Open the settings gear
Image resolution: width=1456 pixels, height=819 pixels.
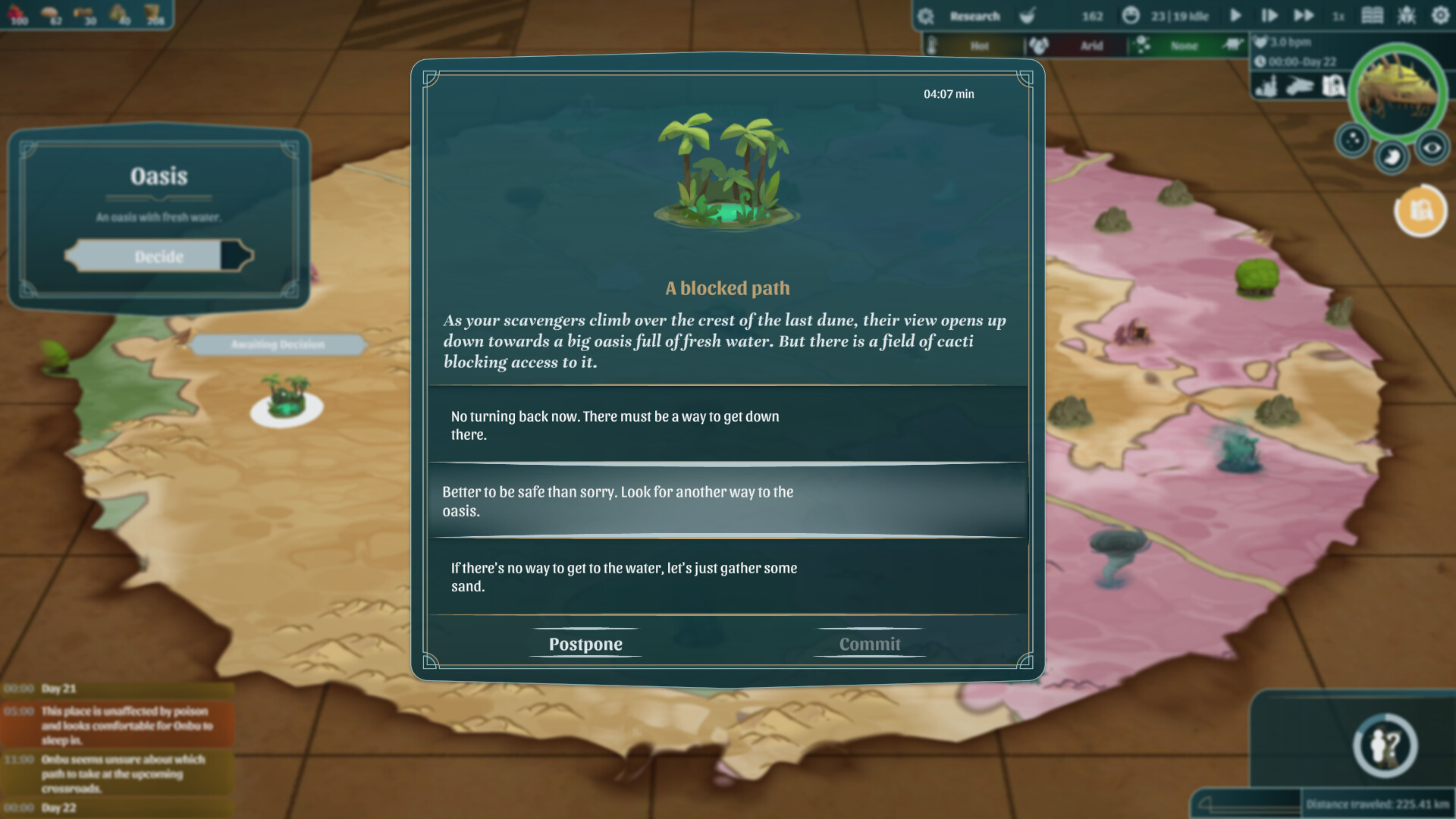click(x=1440, y=16)
